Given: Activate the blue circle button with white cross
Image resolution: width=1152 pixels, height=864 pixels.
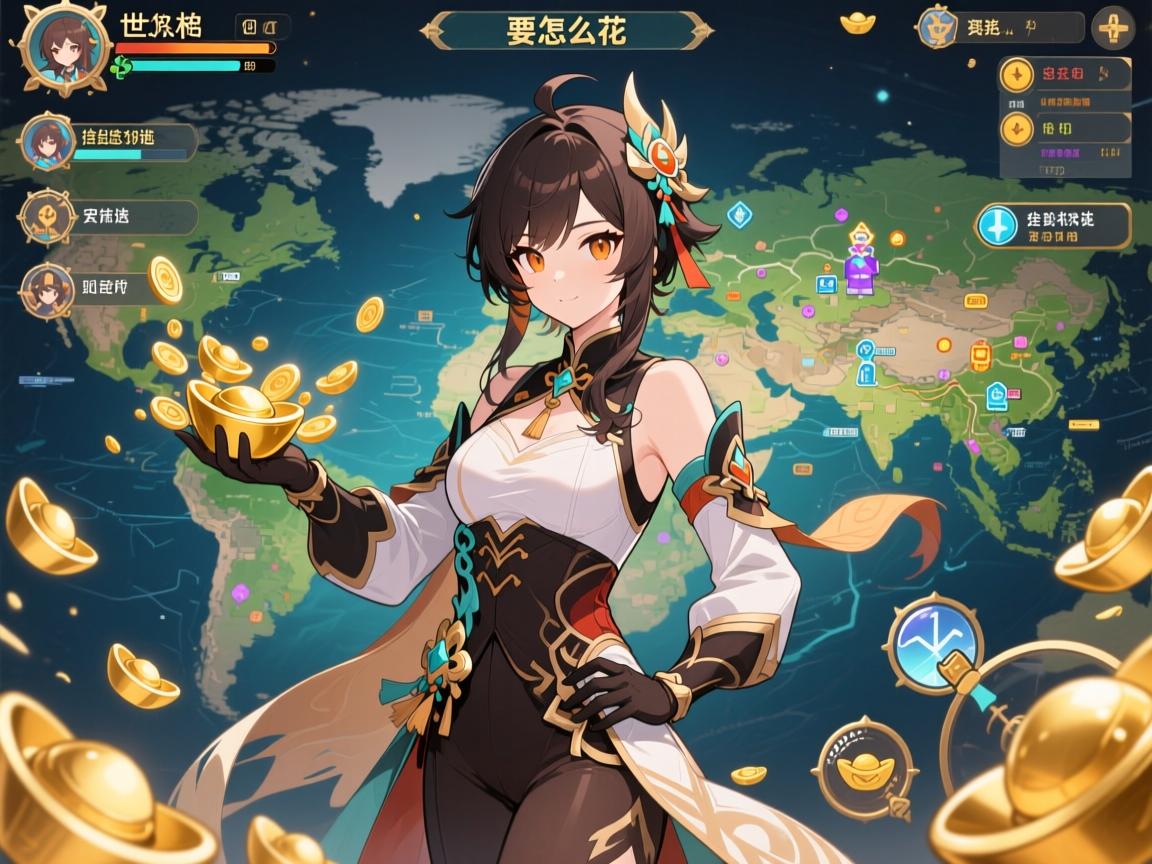Looking at the screenshot, I should point(1054,226).
